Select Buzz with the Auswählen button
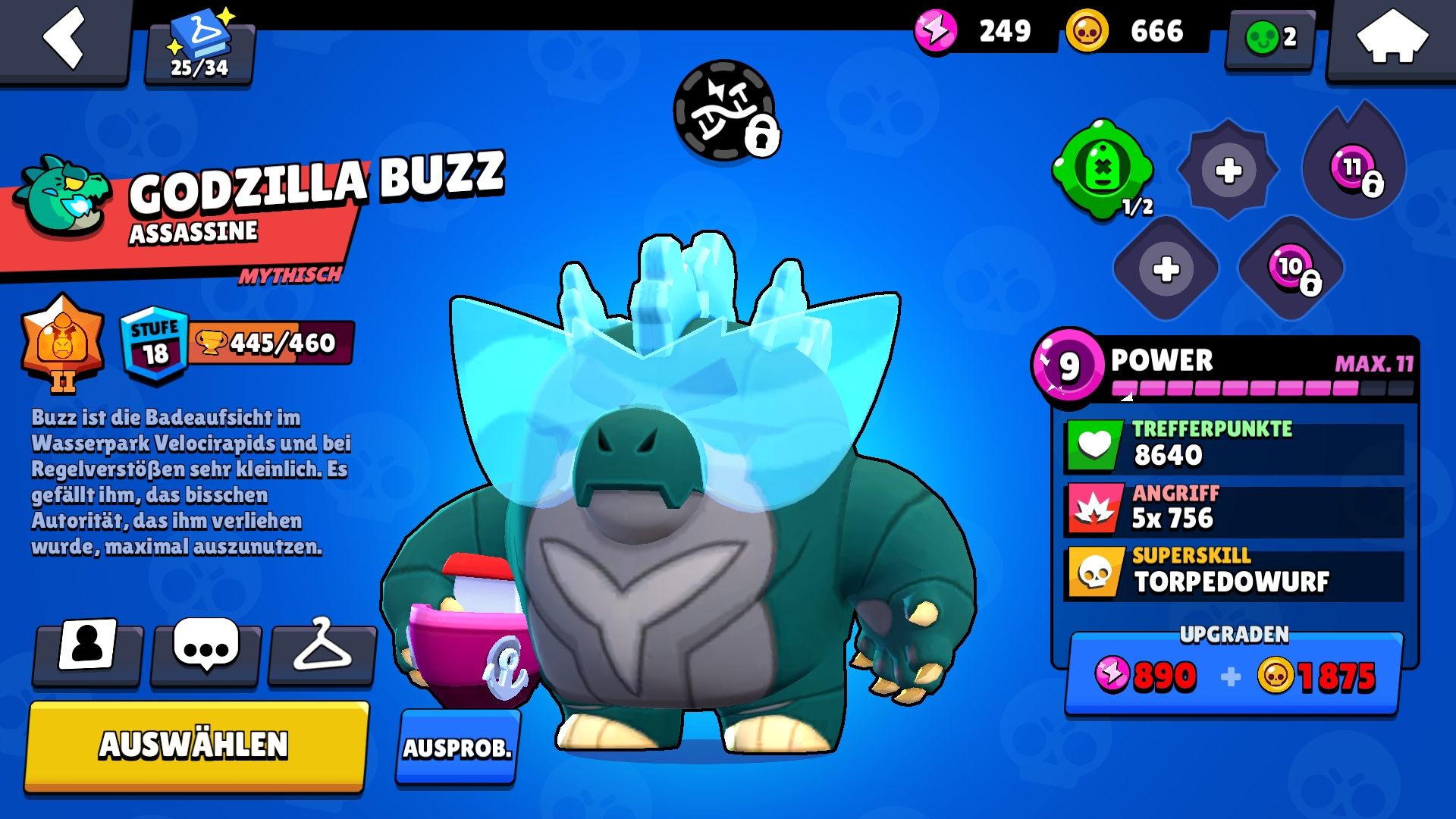 tap(196, 745)
